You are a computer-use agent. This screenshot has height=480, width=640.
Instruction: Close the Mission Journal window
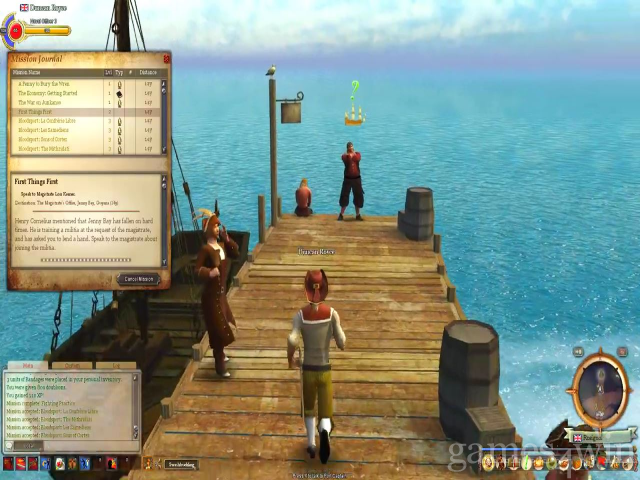coord(166,59)
